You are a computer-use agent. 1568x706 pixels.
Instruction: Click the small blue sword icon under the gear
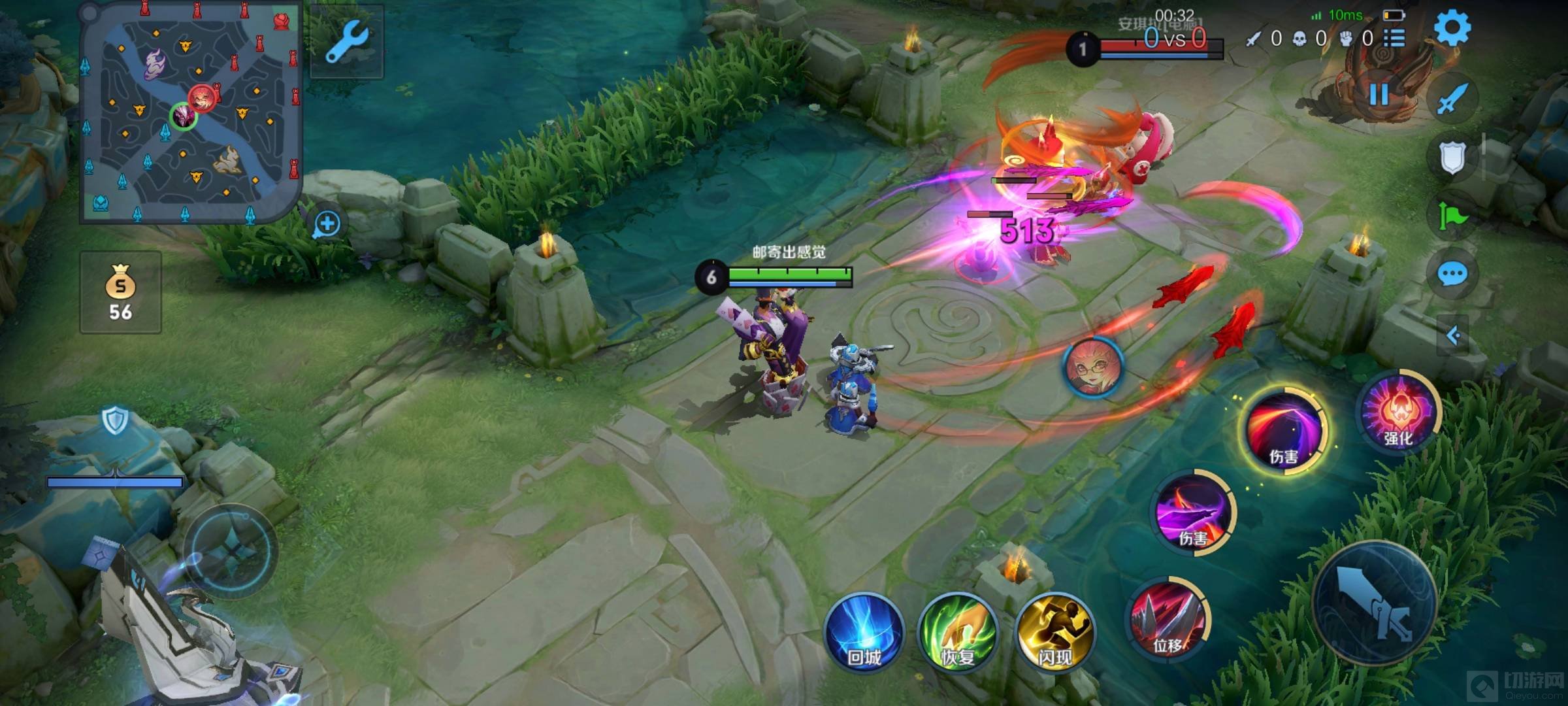(1452, 99)
